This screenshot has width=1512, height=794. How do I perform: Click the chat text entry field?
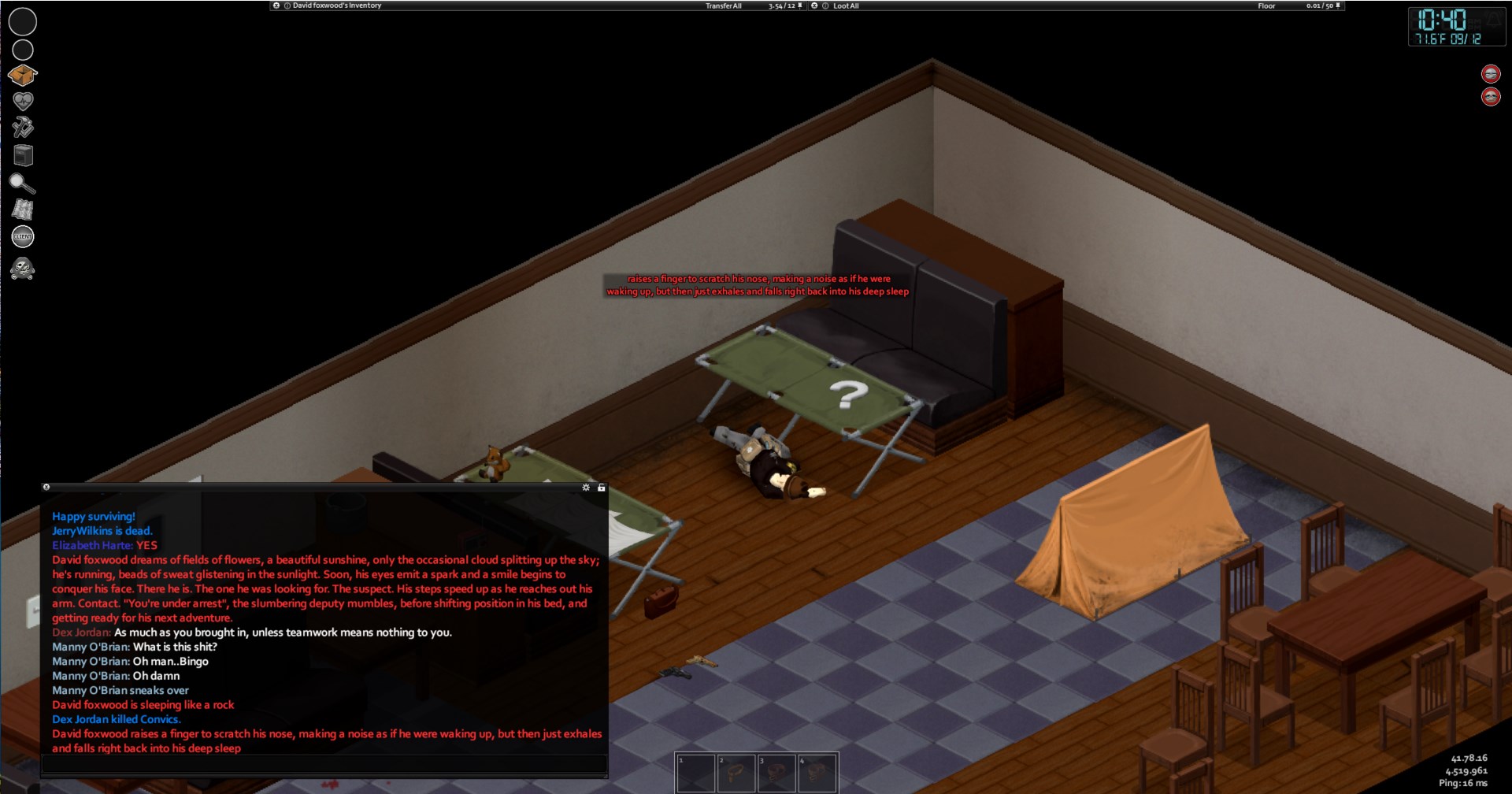tap(324, 763)
